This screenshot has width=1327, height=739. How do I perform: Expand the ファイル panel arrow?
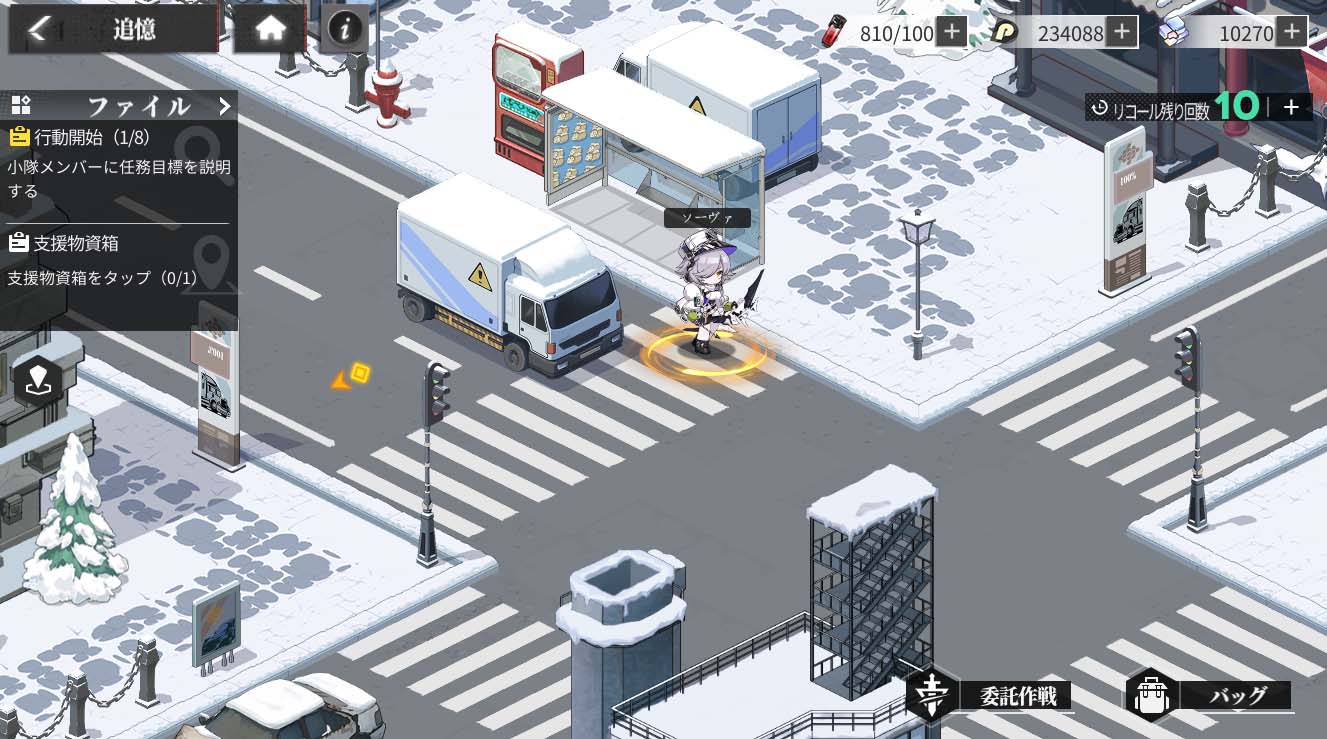(225, 106)
